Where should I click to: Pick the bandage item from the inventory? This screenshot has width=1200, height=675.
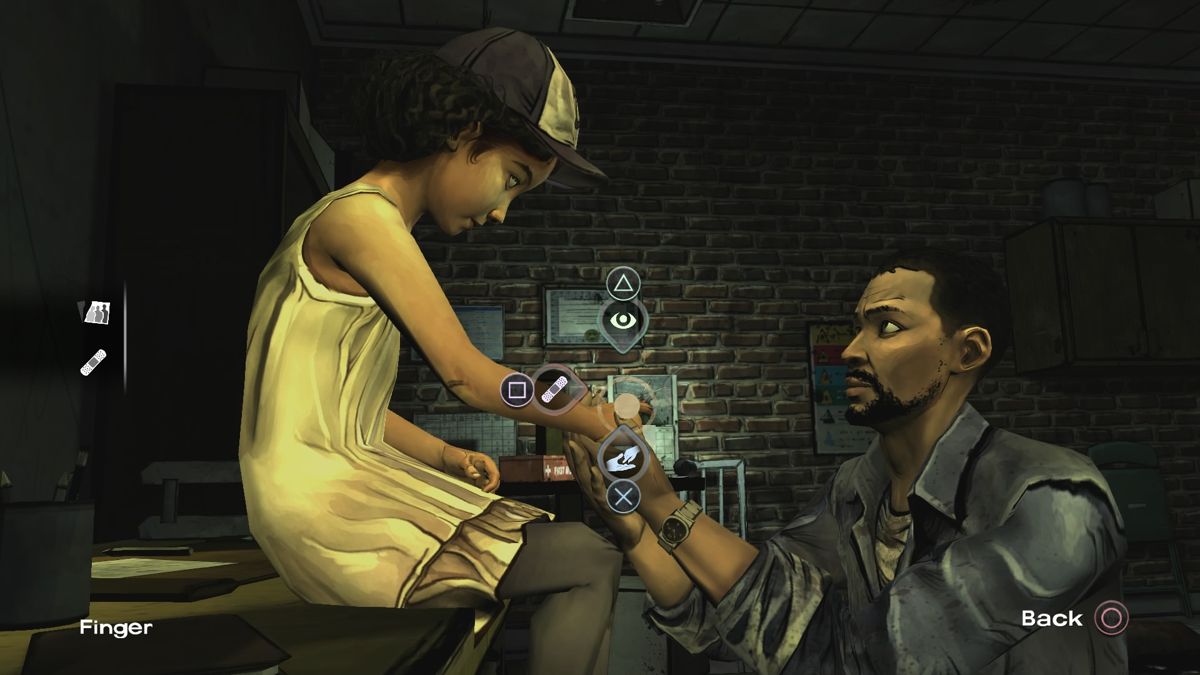(x=94, y=361)
